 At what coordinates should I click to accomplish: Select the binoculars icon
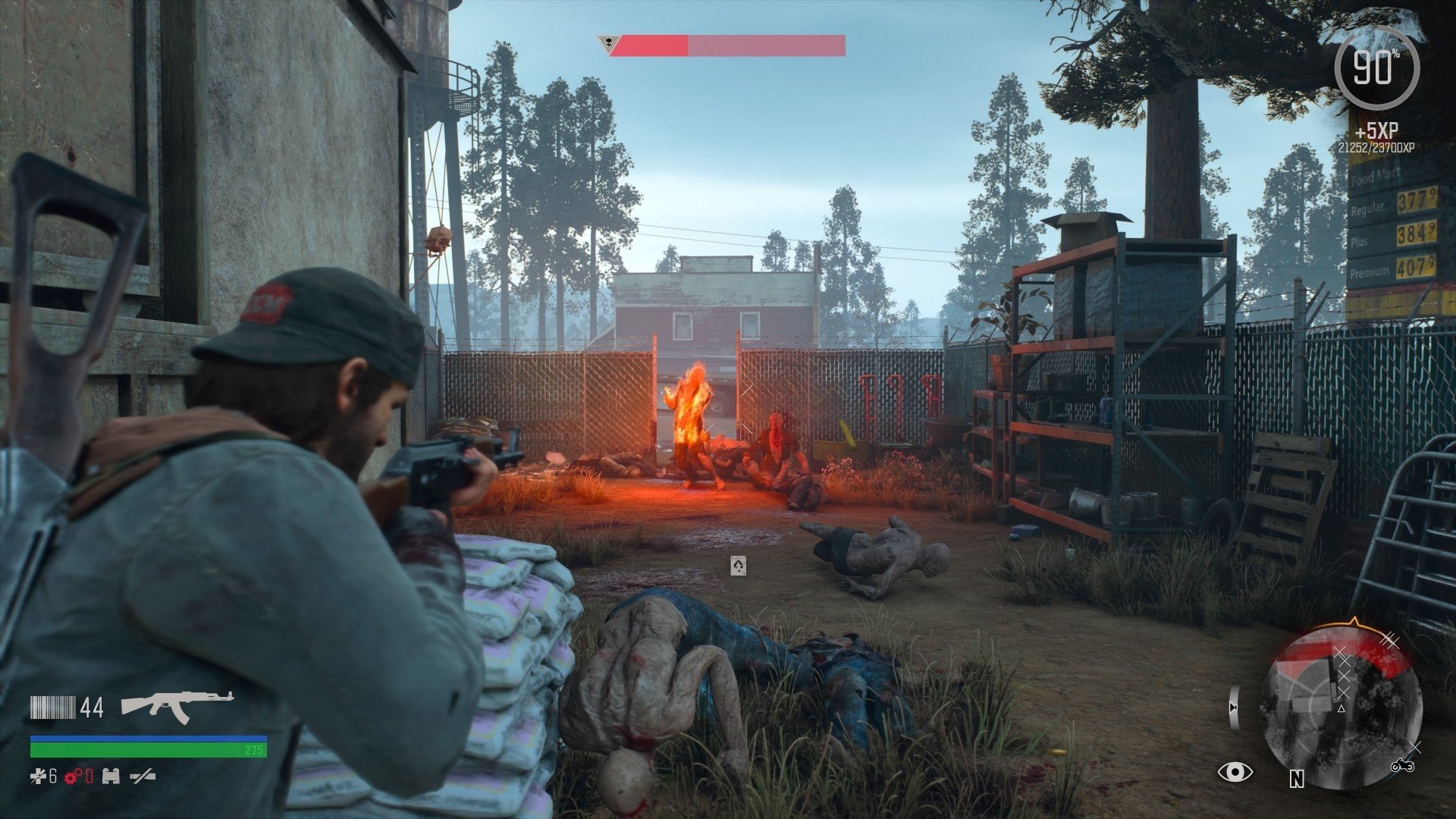pos(111,776)
